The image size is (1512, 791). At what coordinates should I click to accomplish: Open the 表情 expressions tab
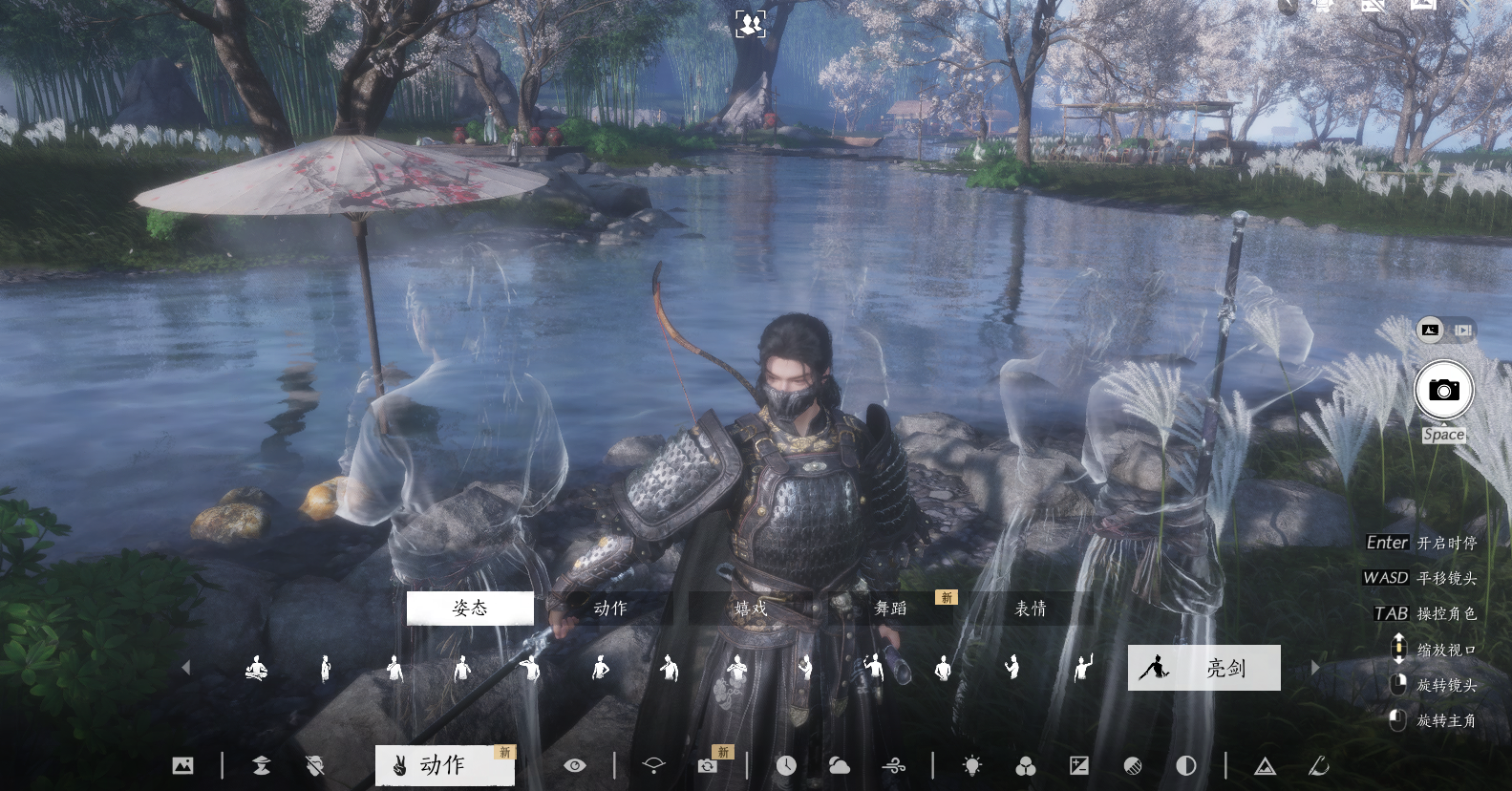(1031, 609)
